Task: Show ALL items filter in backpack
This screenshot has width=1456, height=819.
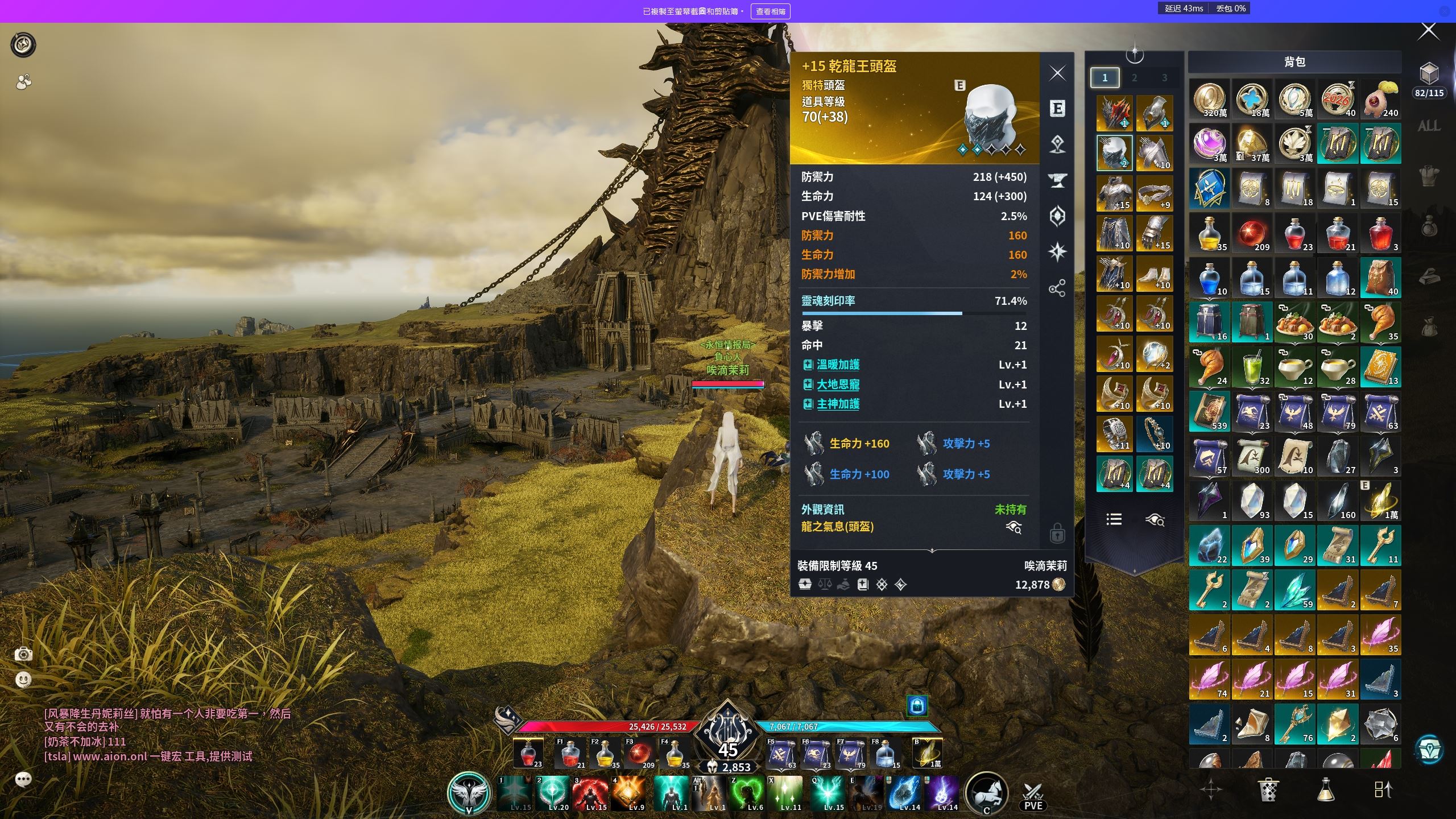Action: click(1429, 126)
